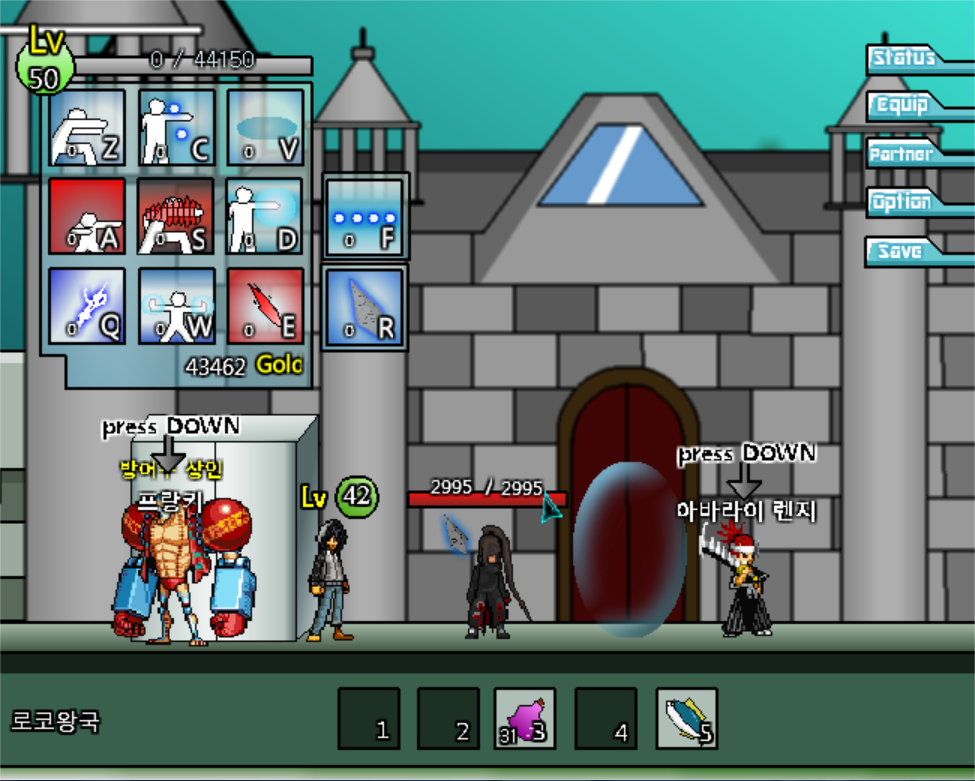Open the Status menu

[905, 58]
